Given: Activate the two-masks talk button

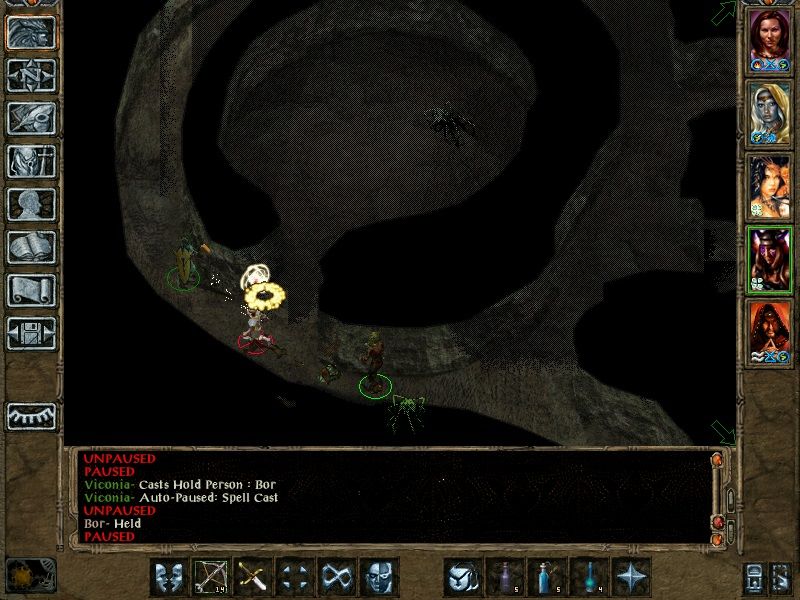Looking at the screenshot, I should [x=169, y=577].
